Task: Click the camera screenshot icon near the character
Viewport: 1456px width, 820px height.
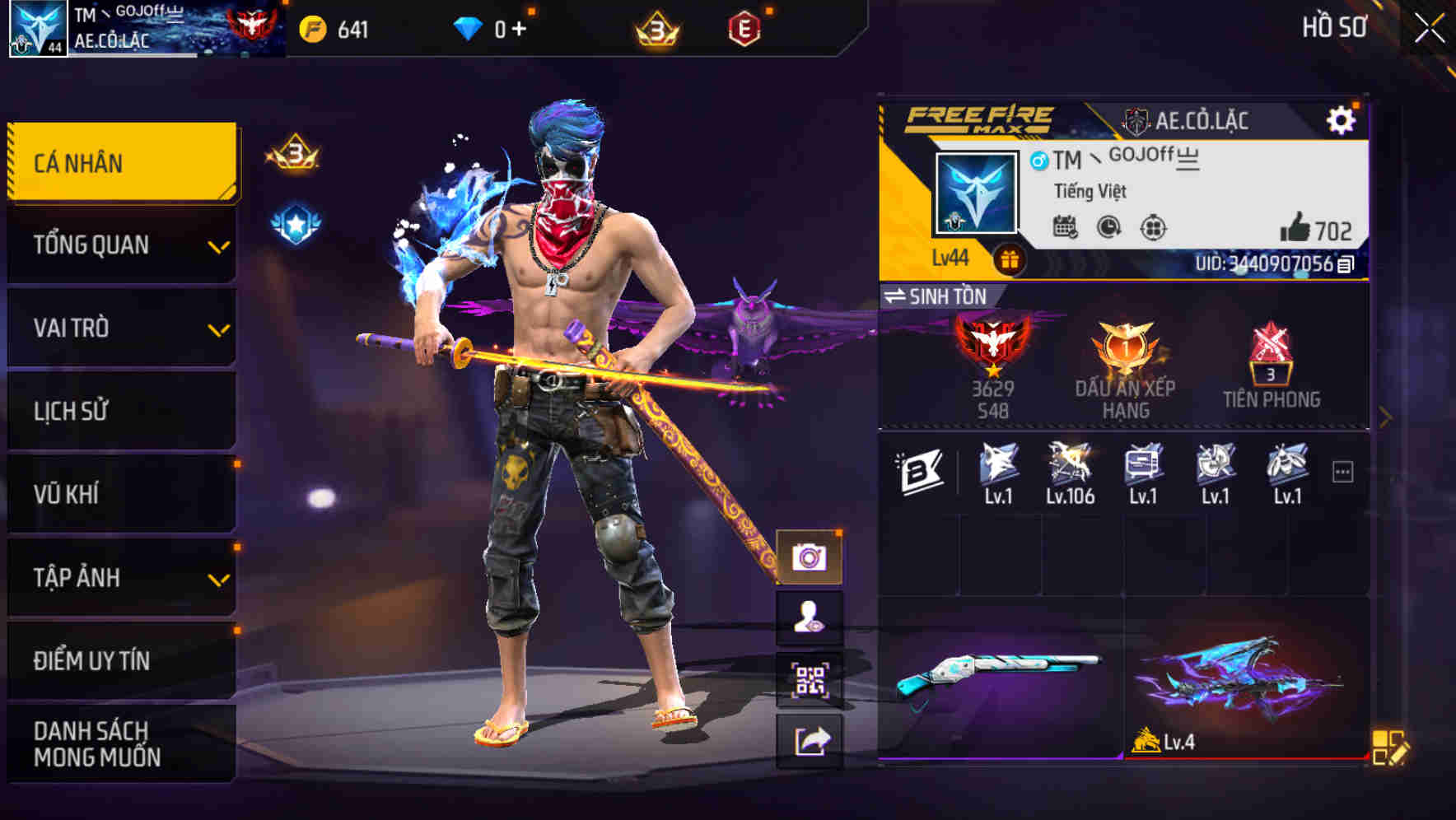Action: coord(810,557)
